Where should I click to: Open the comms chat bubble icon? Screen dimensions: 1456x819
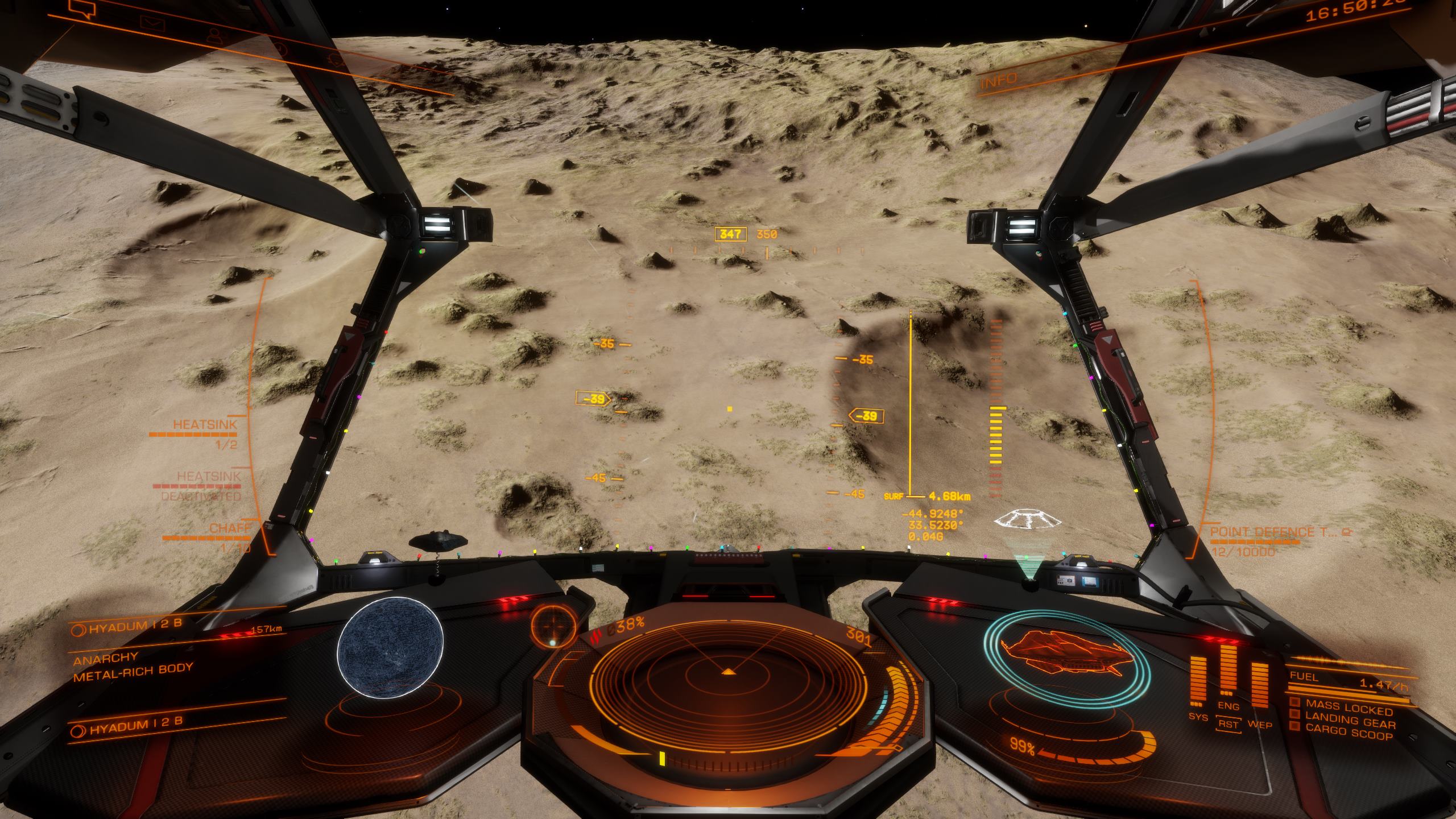tap(81, 8)
